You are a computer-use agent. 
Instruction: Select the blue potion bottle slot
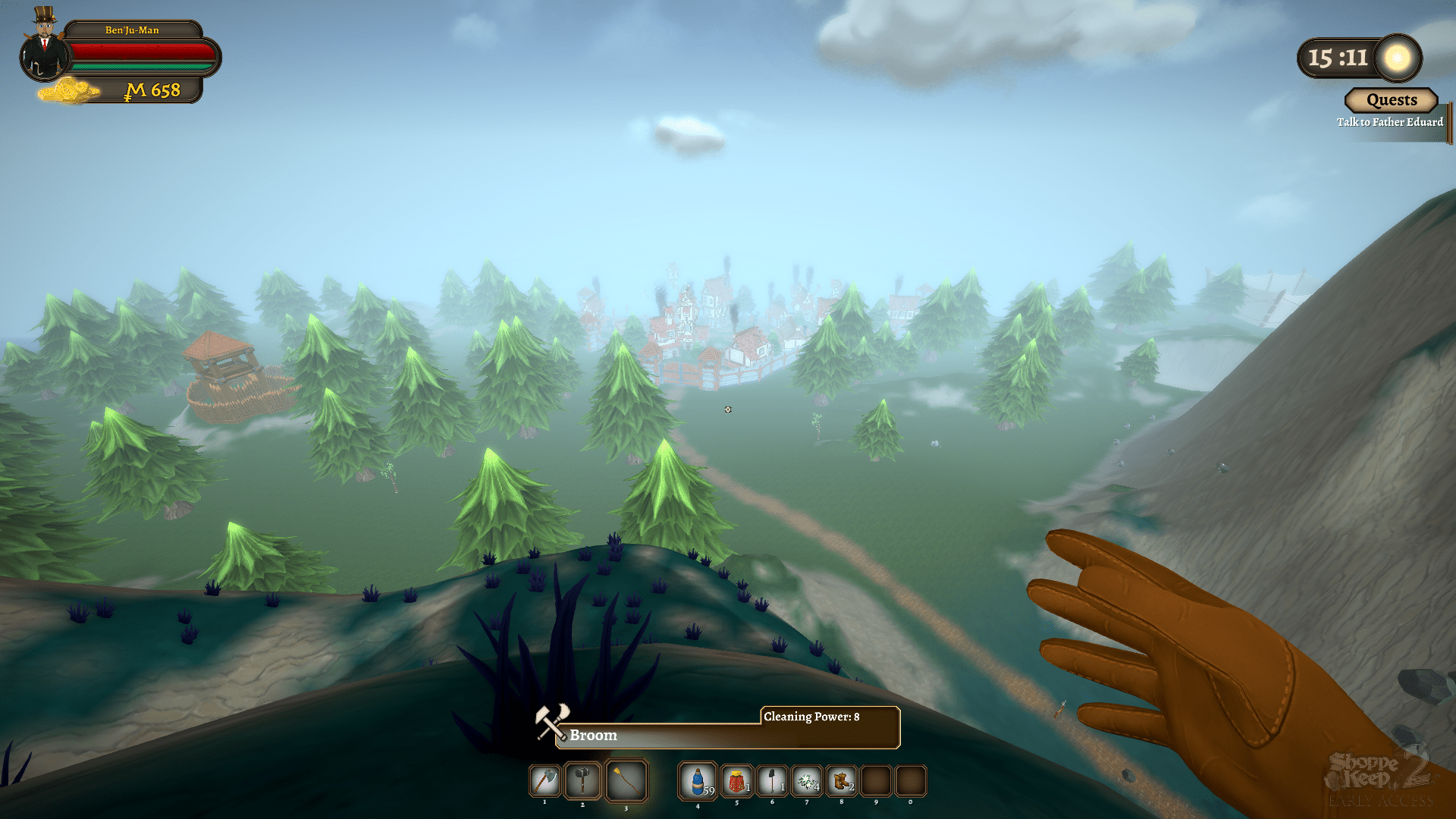[x=698, y=781]
